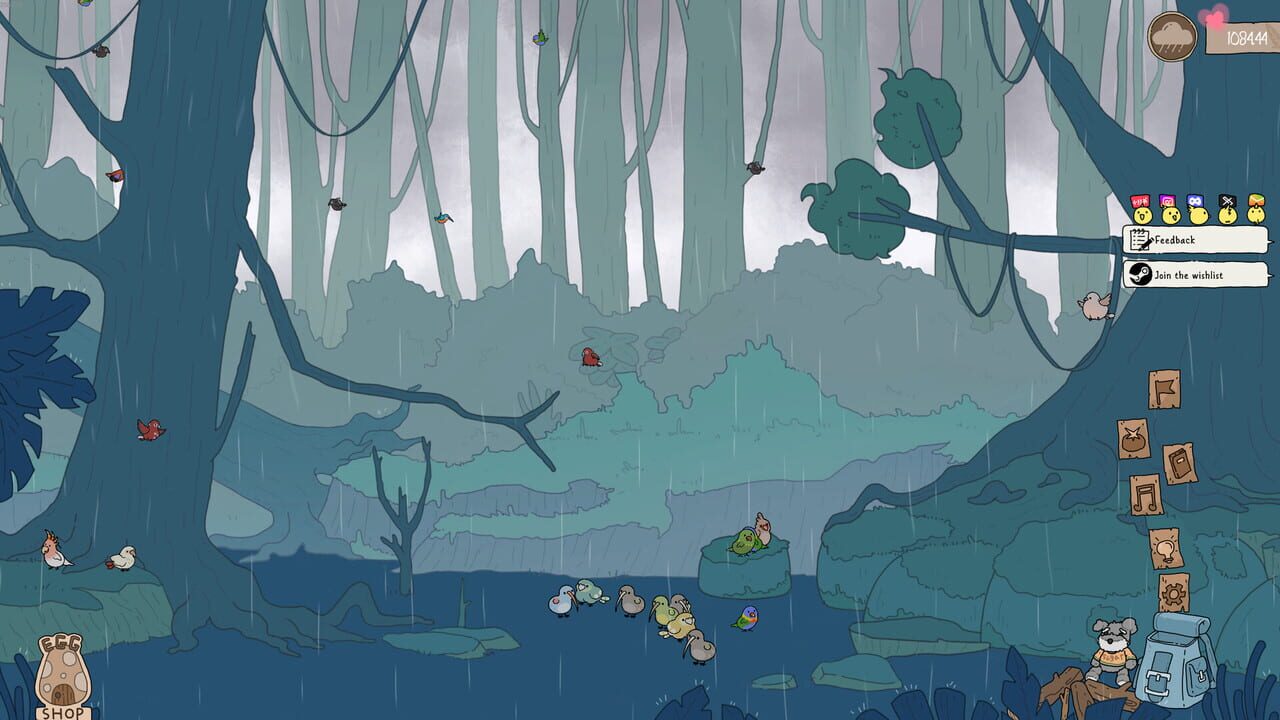Click the notepad icon on Feedback banner
This screenshot has width=1280, height=720.
click(1139, 238)
